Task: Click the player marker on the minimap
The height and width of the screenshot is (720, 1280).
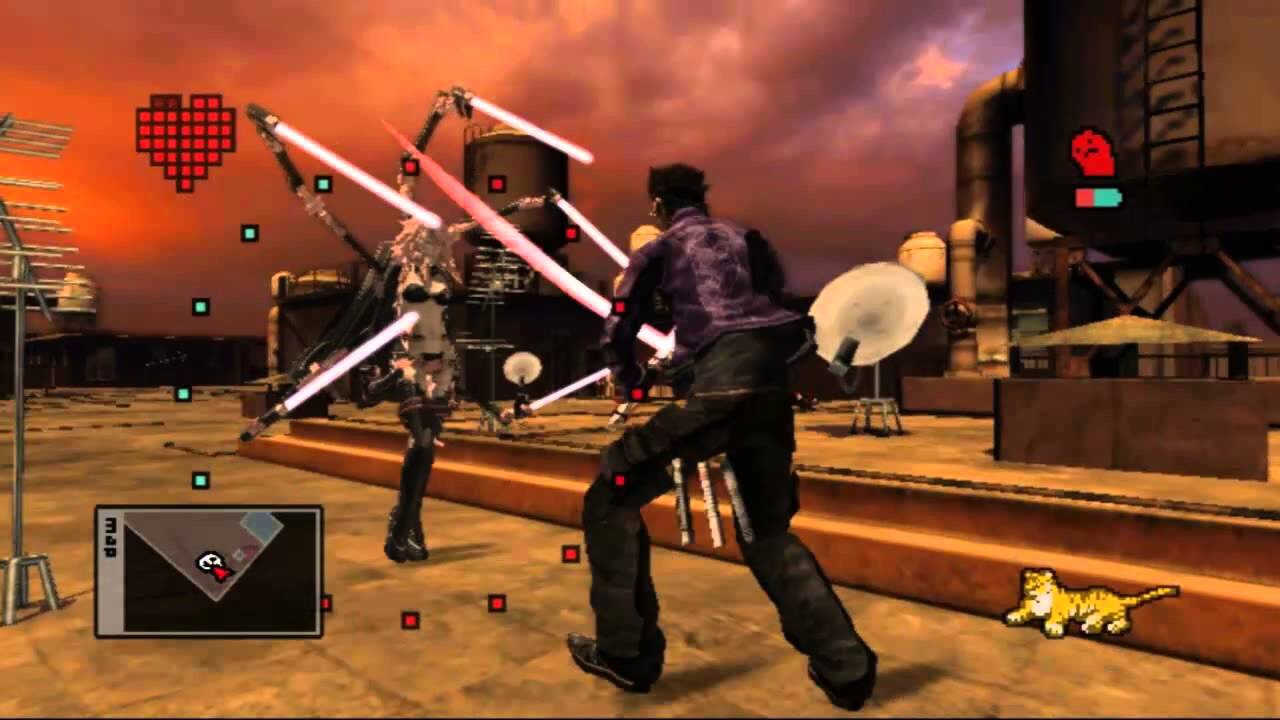Action: click(x=212, y=566)
